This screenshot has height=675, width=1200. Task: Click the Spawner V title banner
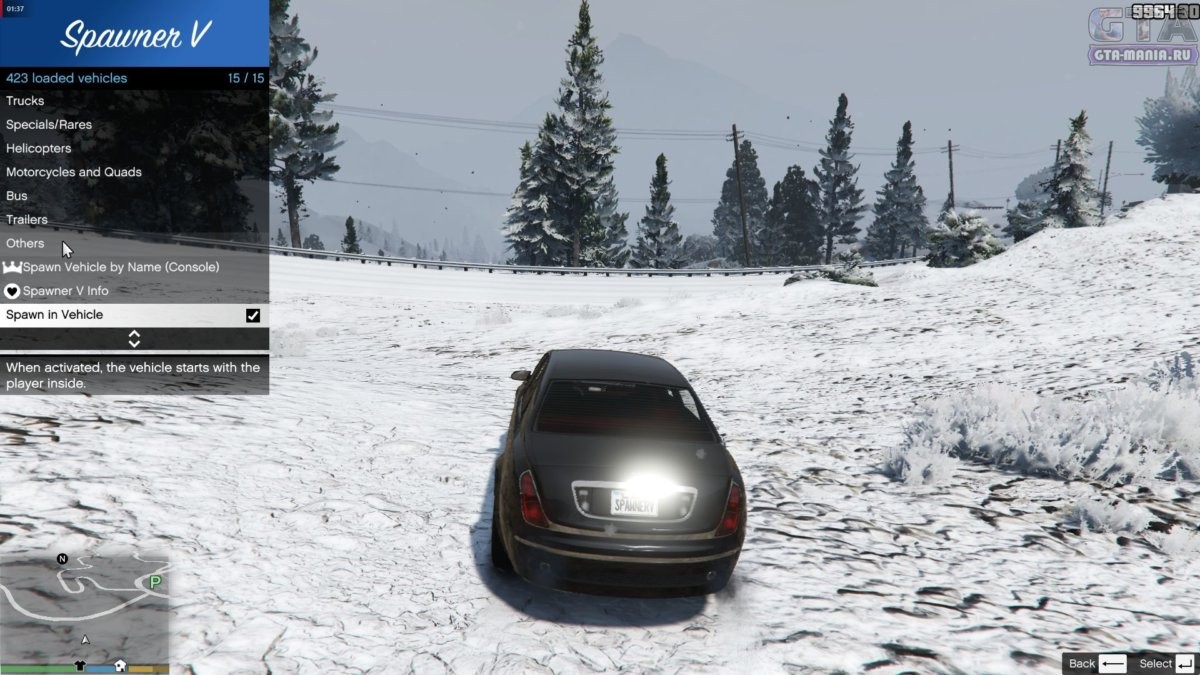coord(134,36)
